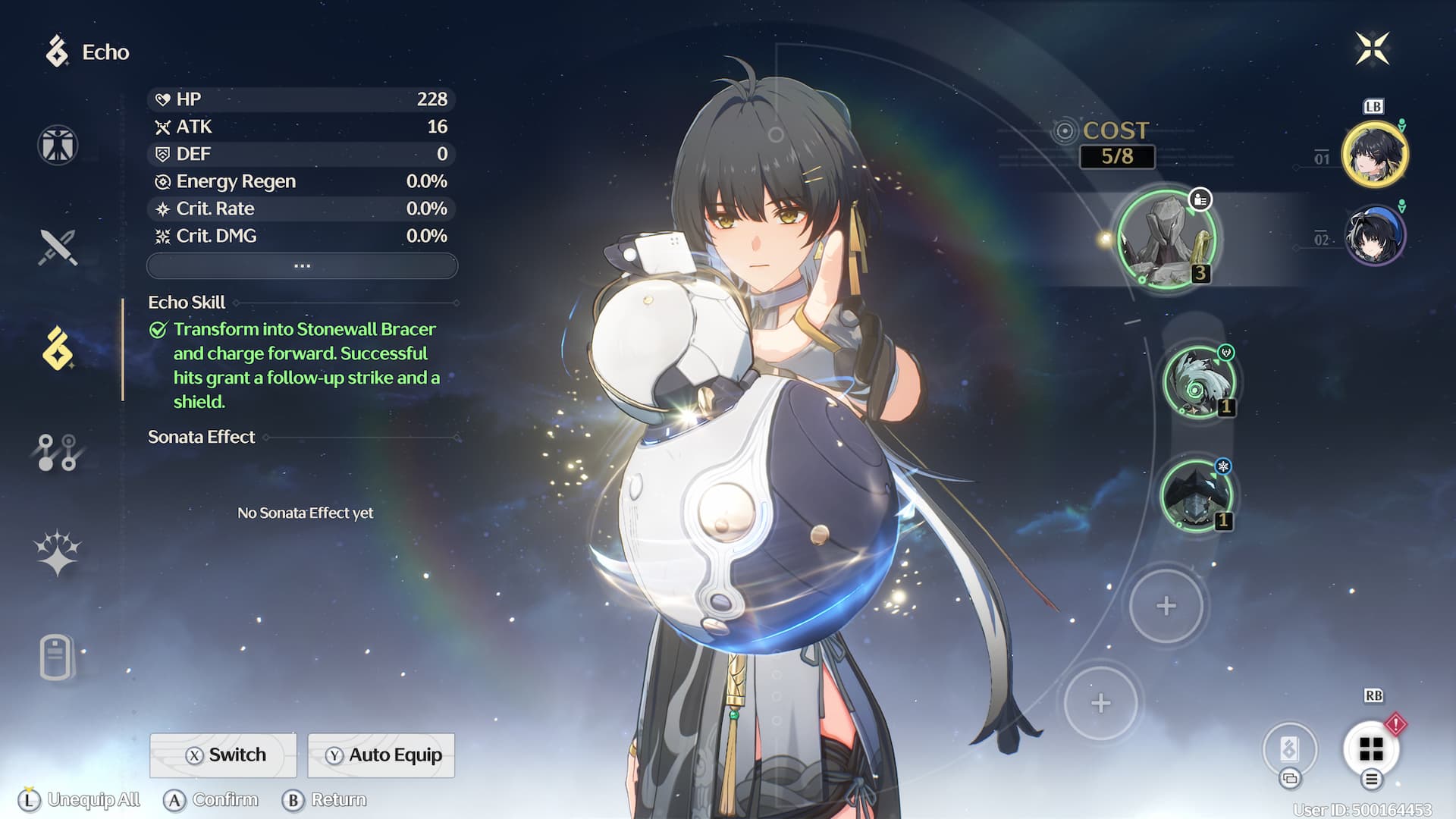1456x819 pixels.
Task: Select the dark cost-1 echo with frost badge
Action: (1197, 496)
